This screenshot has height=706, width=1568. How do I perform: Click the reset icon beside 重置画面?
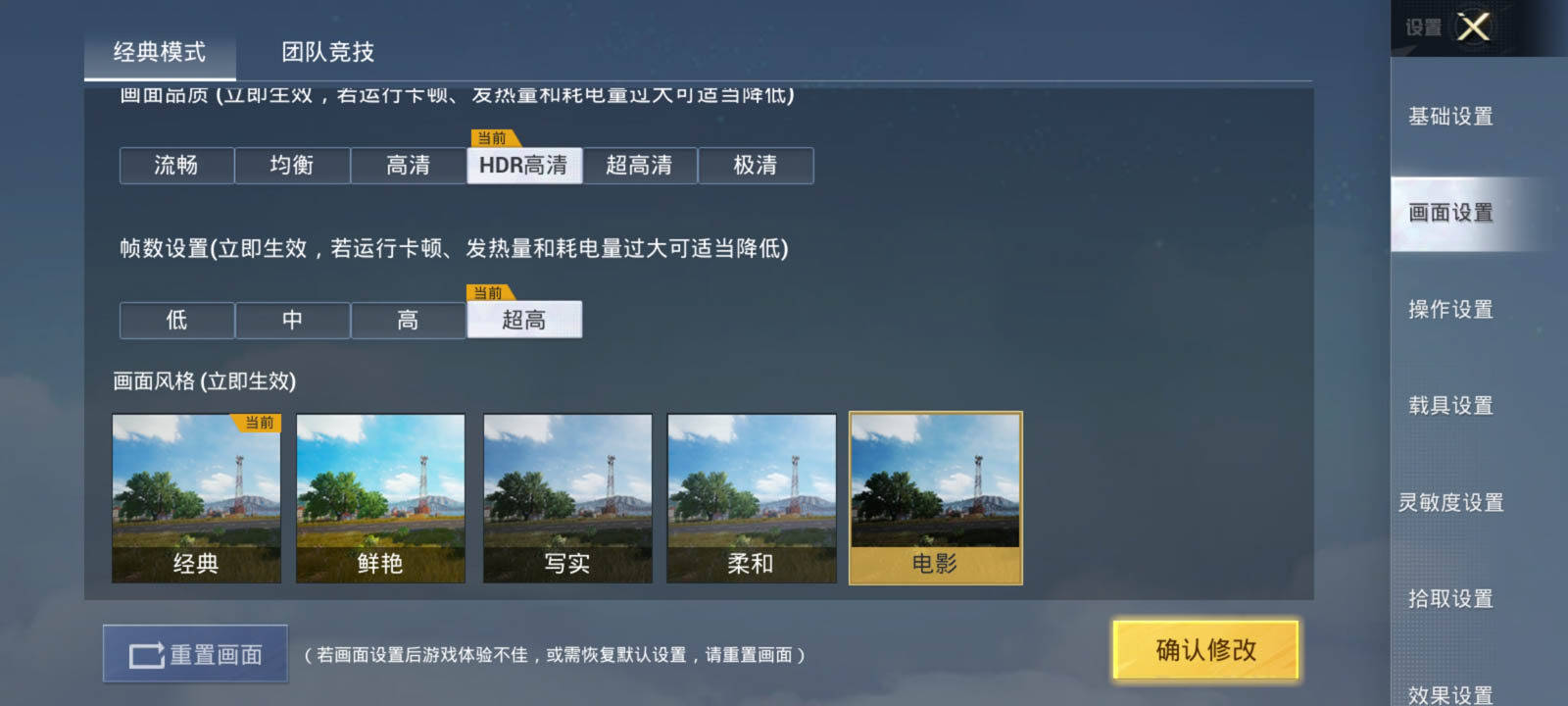pos(144,652)
